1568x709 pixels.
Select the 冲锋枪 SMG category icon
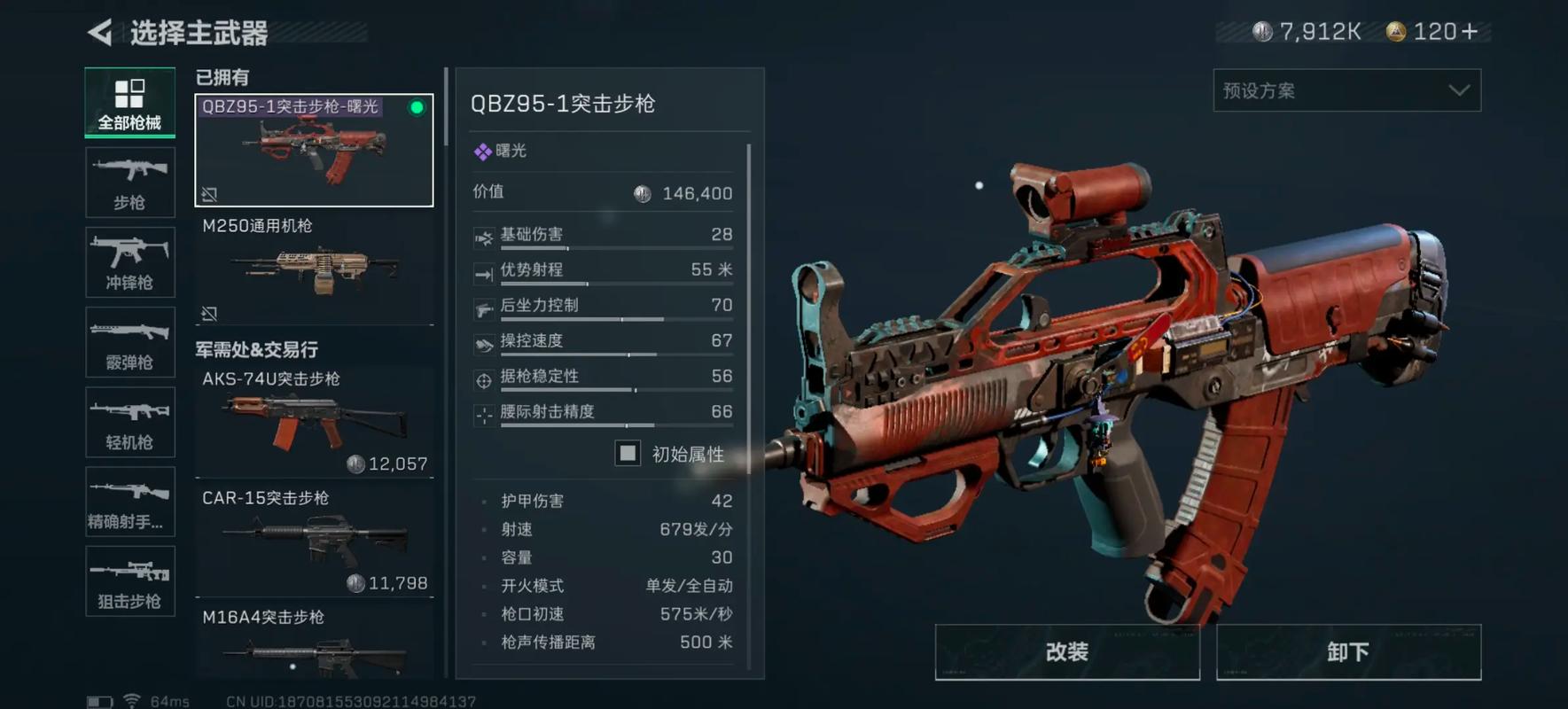[129, 262]
